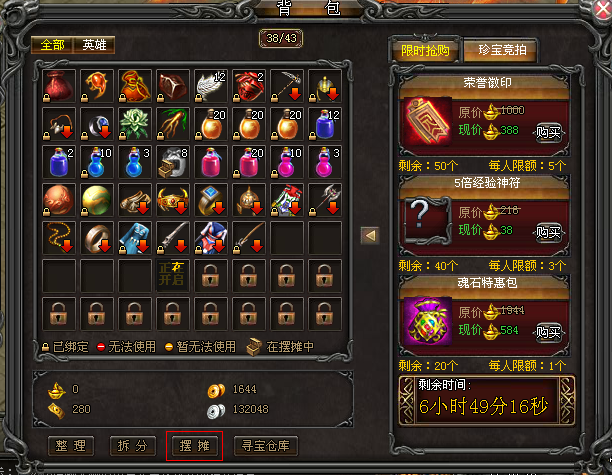Select the green lotus flower item
Screen dimensions: 612x475
coord(135,124)
